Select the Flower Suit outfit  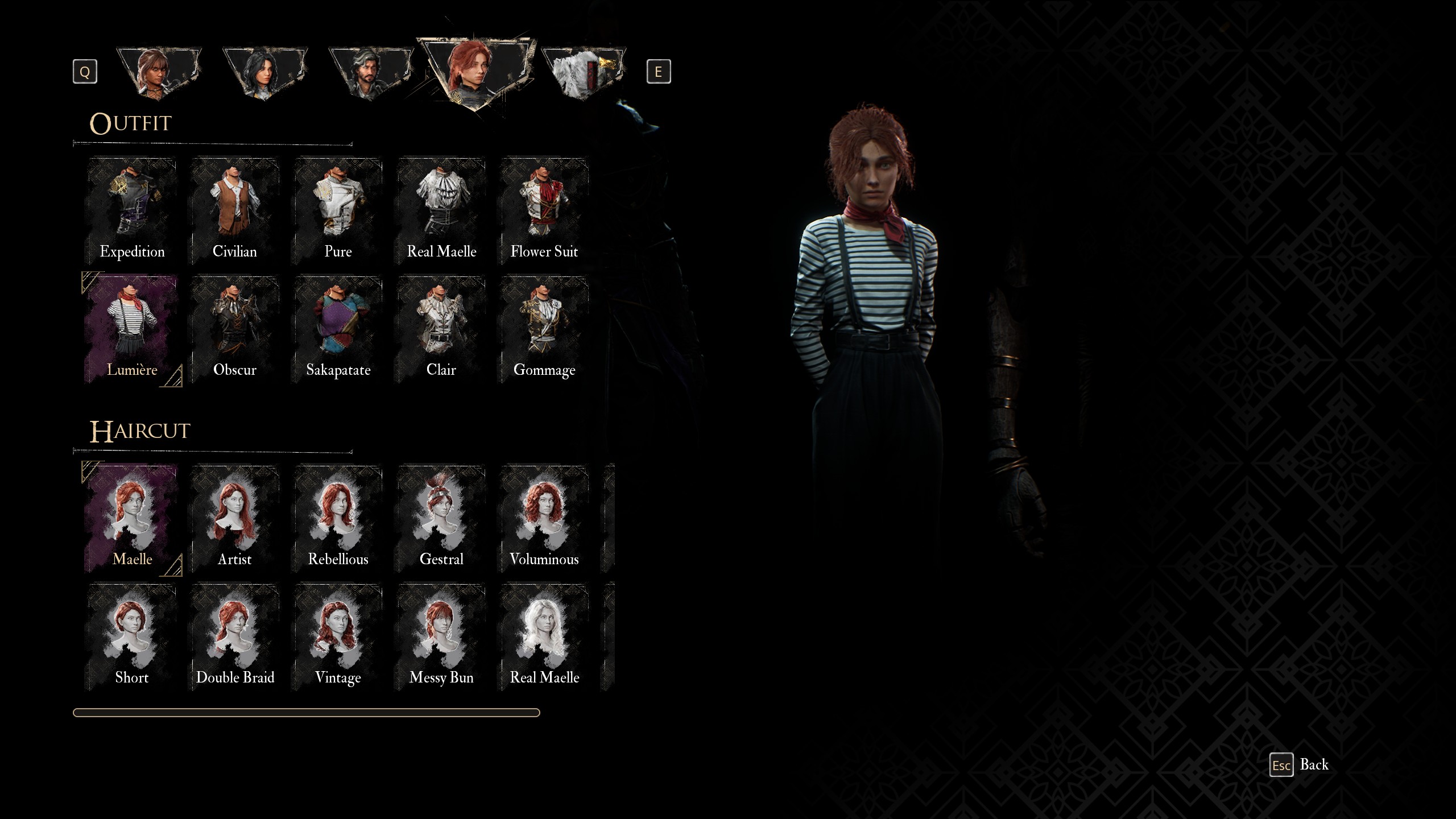[x=544, y=210]
